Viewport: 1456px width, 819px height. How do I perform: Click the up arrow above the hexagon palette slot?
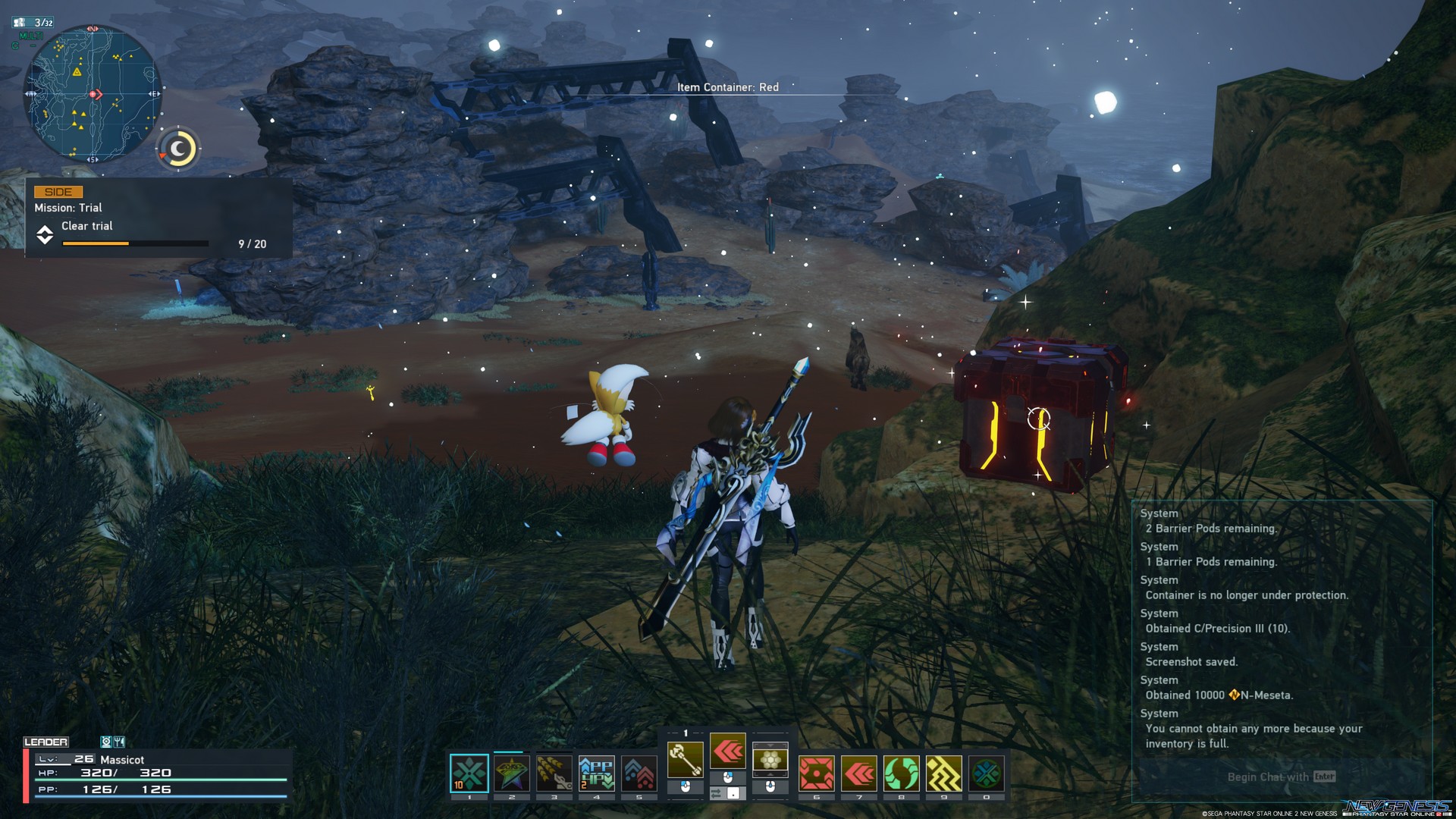770,747
